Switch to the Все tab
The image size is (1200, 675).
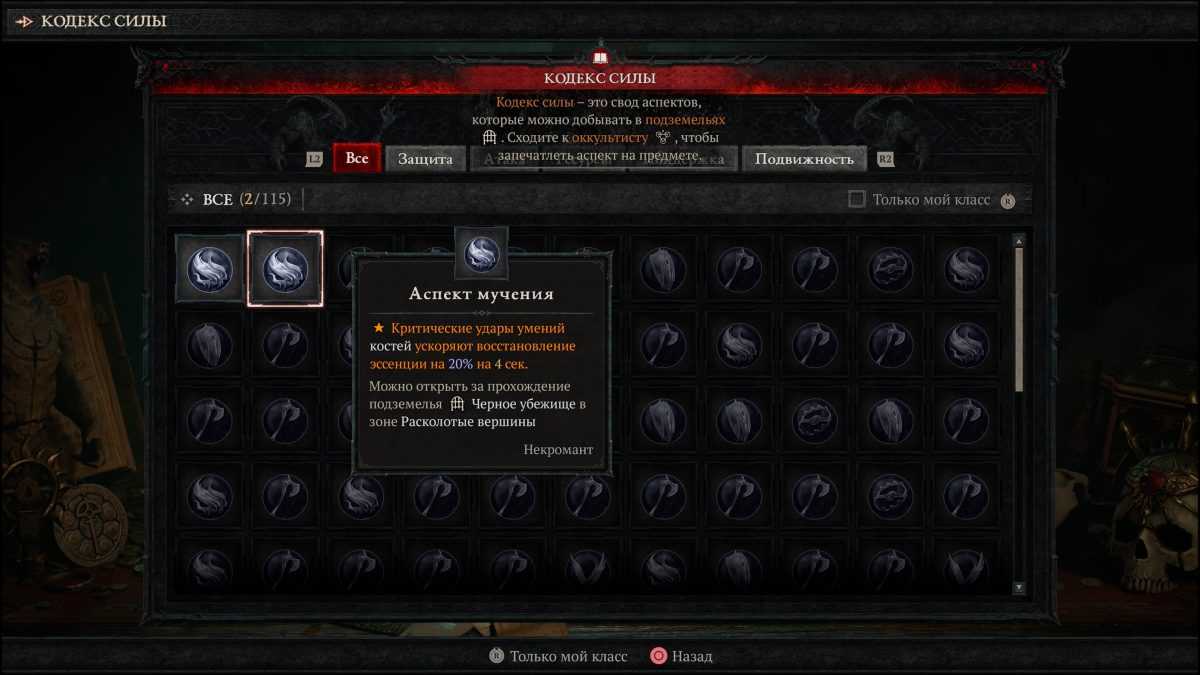(x=357, y=159)
